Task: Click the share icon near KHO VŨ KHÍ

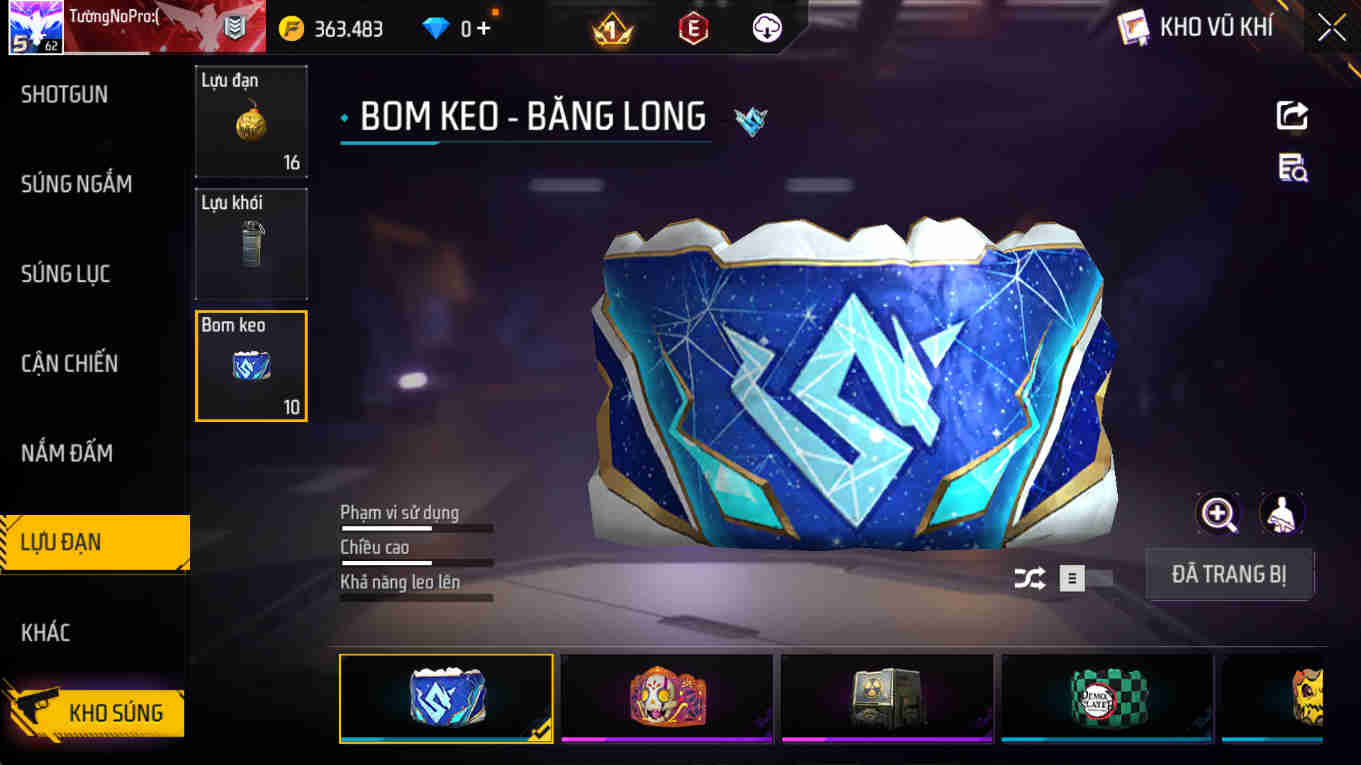Action: 1291,115
